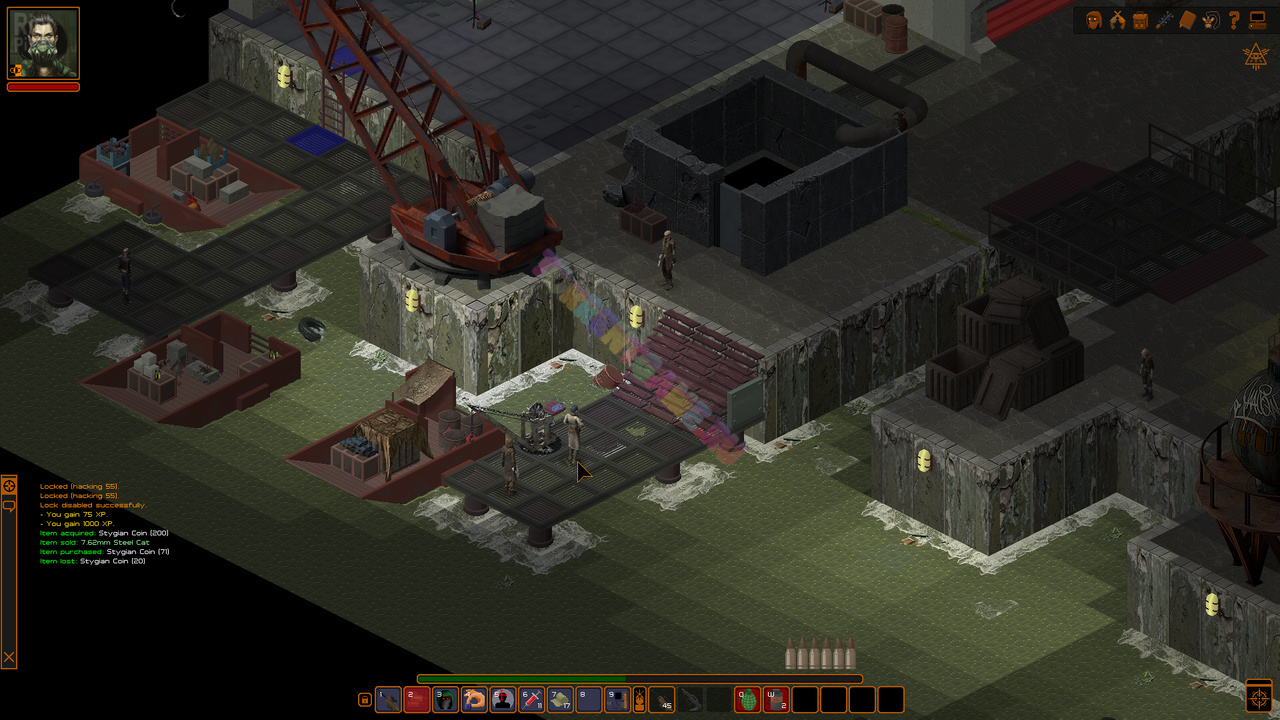Click the question mark help icon
The image size is (1280, 720).
pyautogui.click(x=1234, y=20)
